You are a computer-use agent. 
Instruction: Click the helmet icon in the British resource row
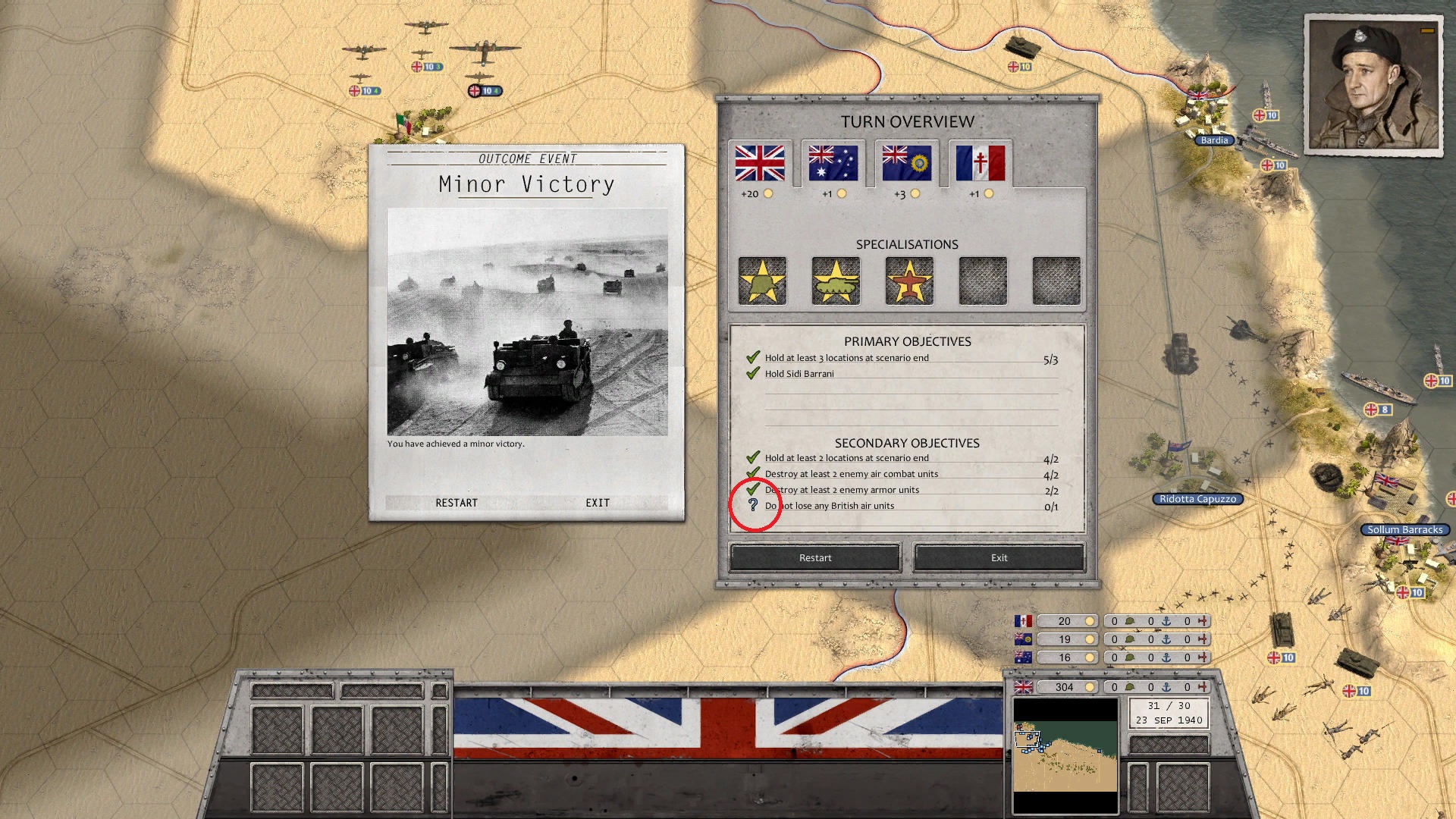1129,687
